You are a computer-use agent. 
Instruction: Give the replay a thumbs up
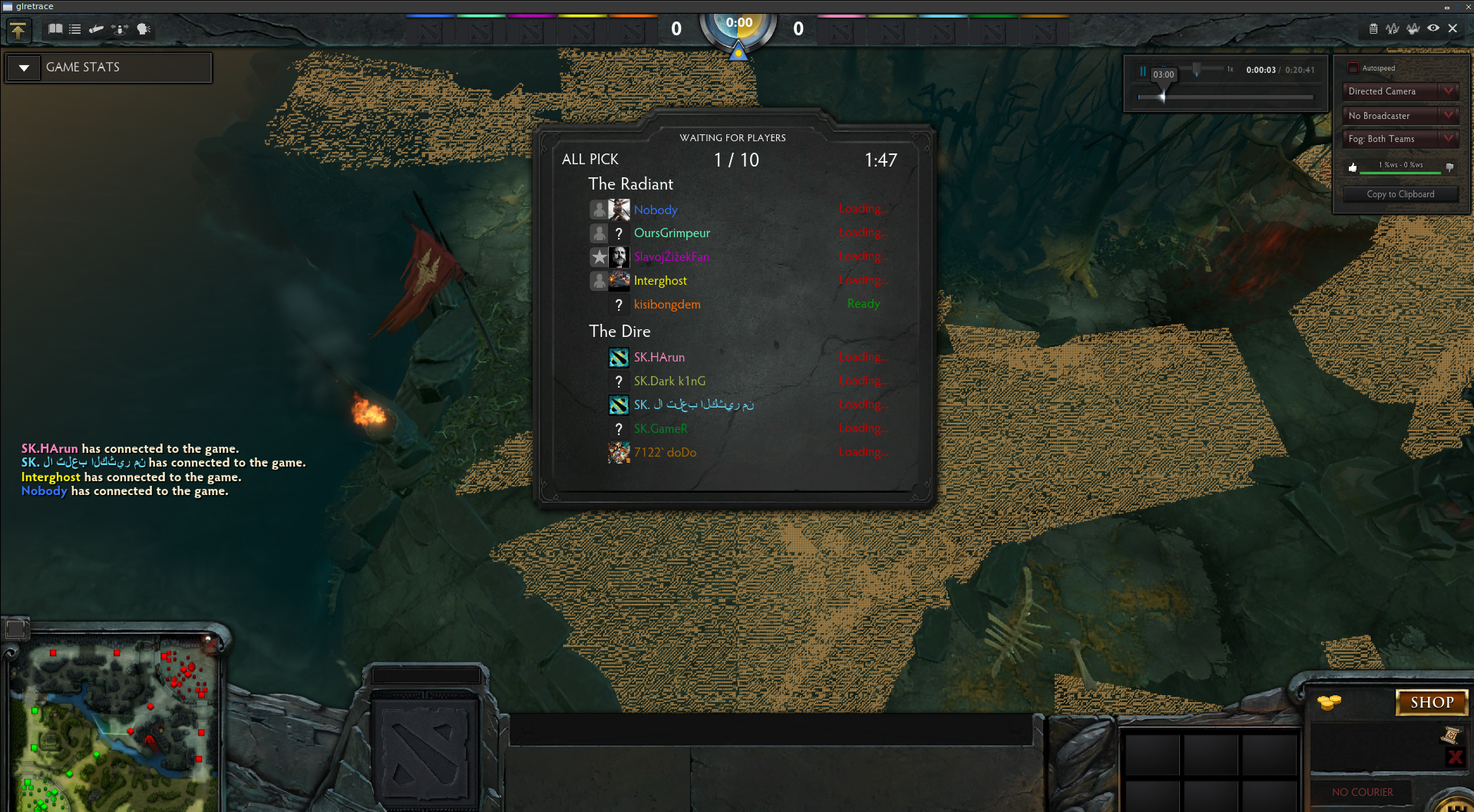click(1353, 167)
